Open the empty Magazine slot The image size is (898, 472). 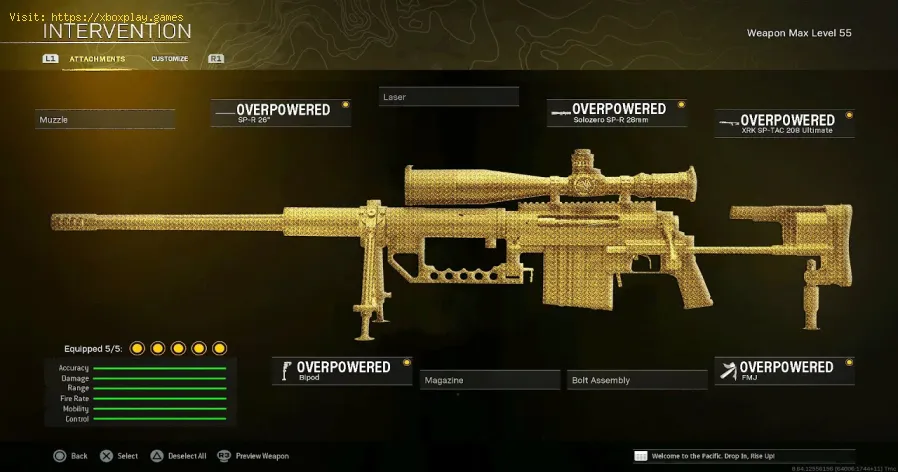tap(489, 380)
